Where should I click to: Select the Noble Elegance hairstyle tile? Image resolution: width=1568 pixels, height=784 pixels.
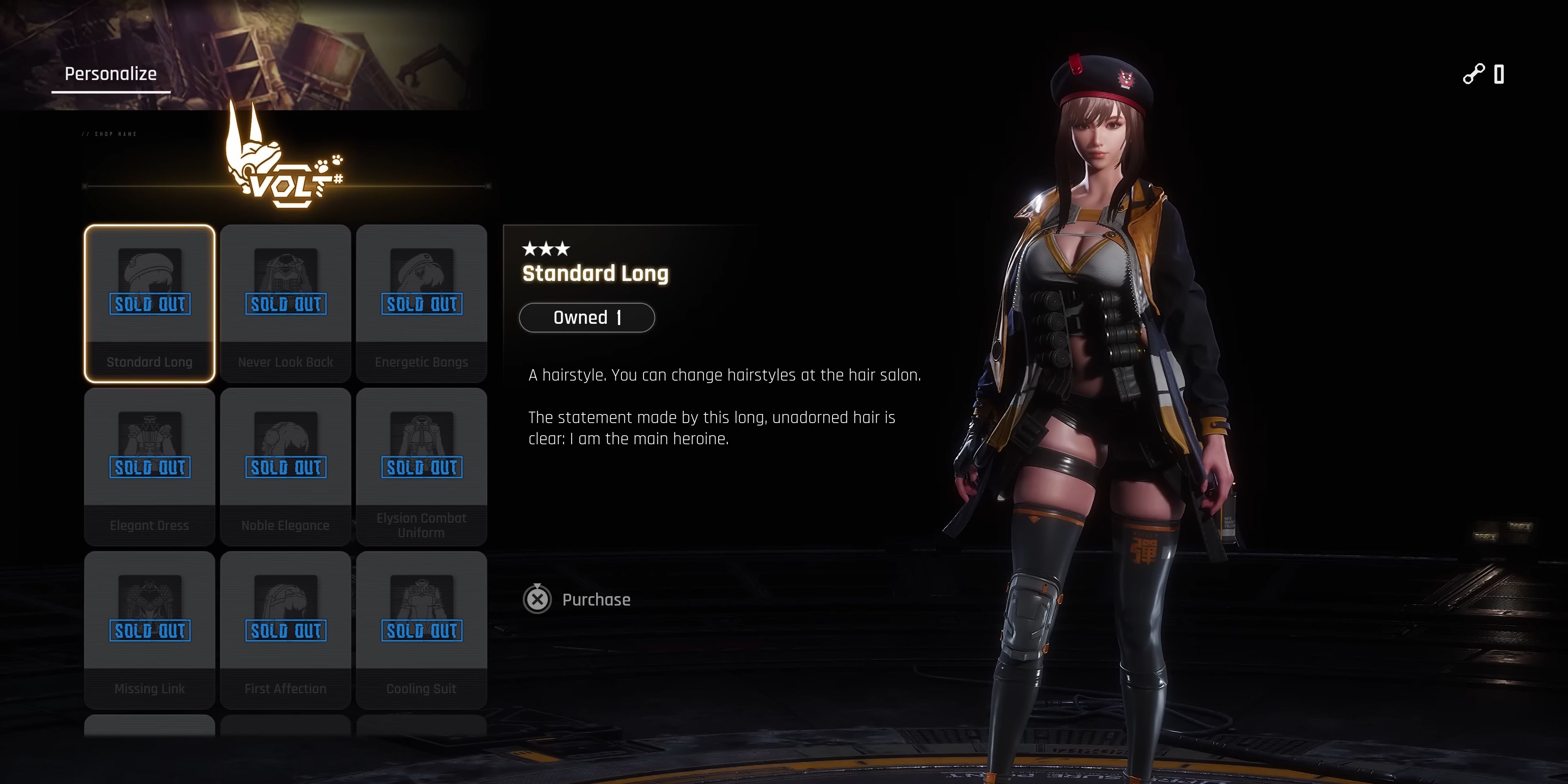(285, 466)
